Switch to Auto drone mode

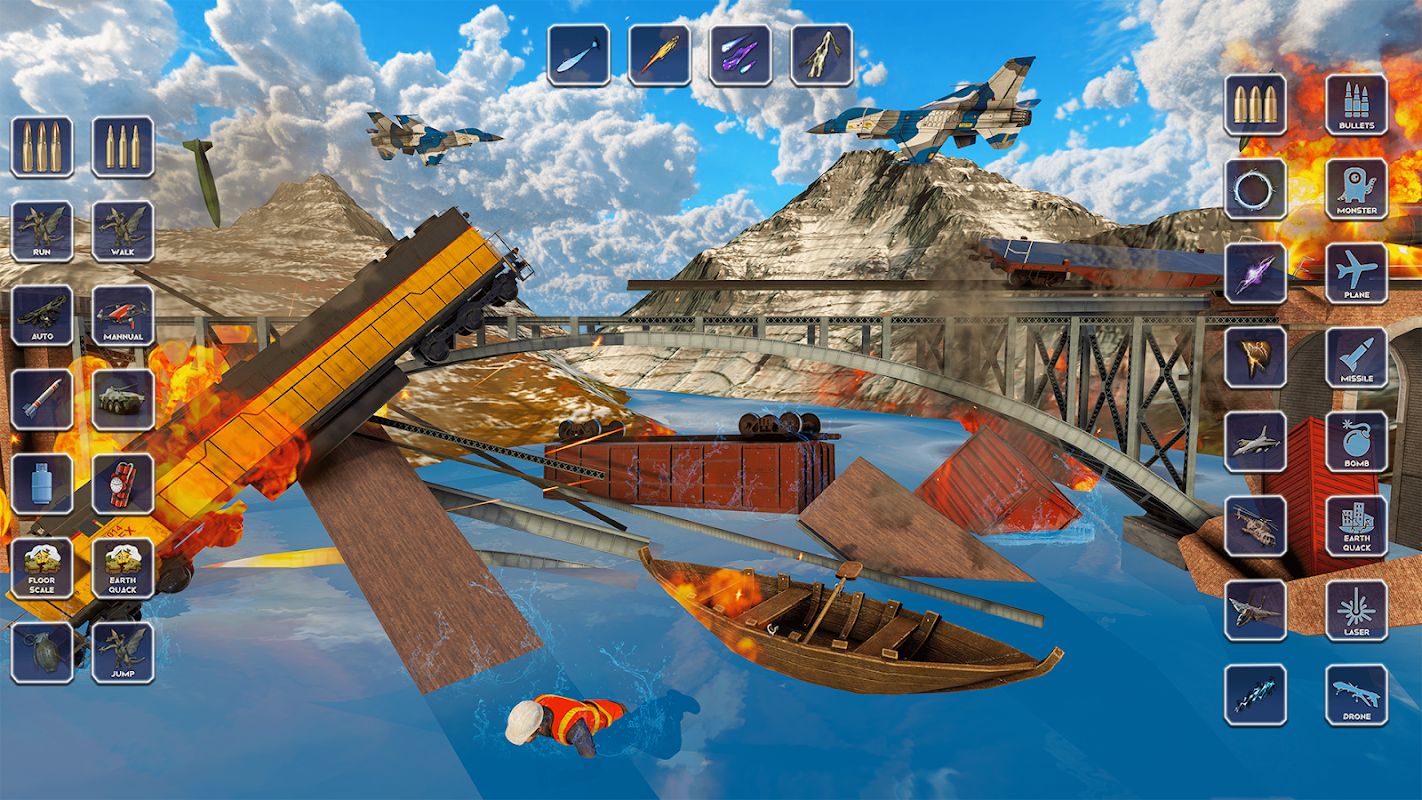tap(42, 316)
